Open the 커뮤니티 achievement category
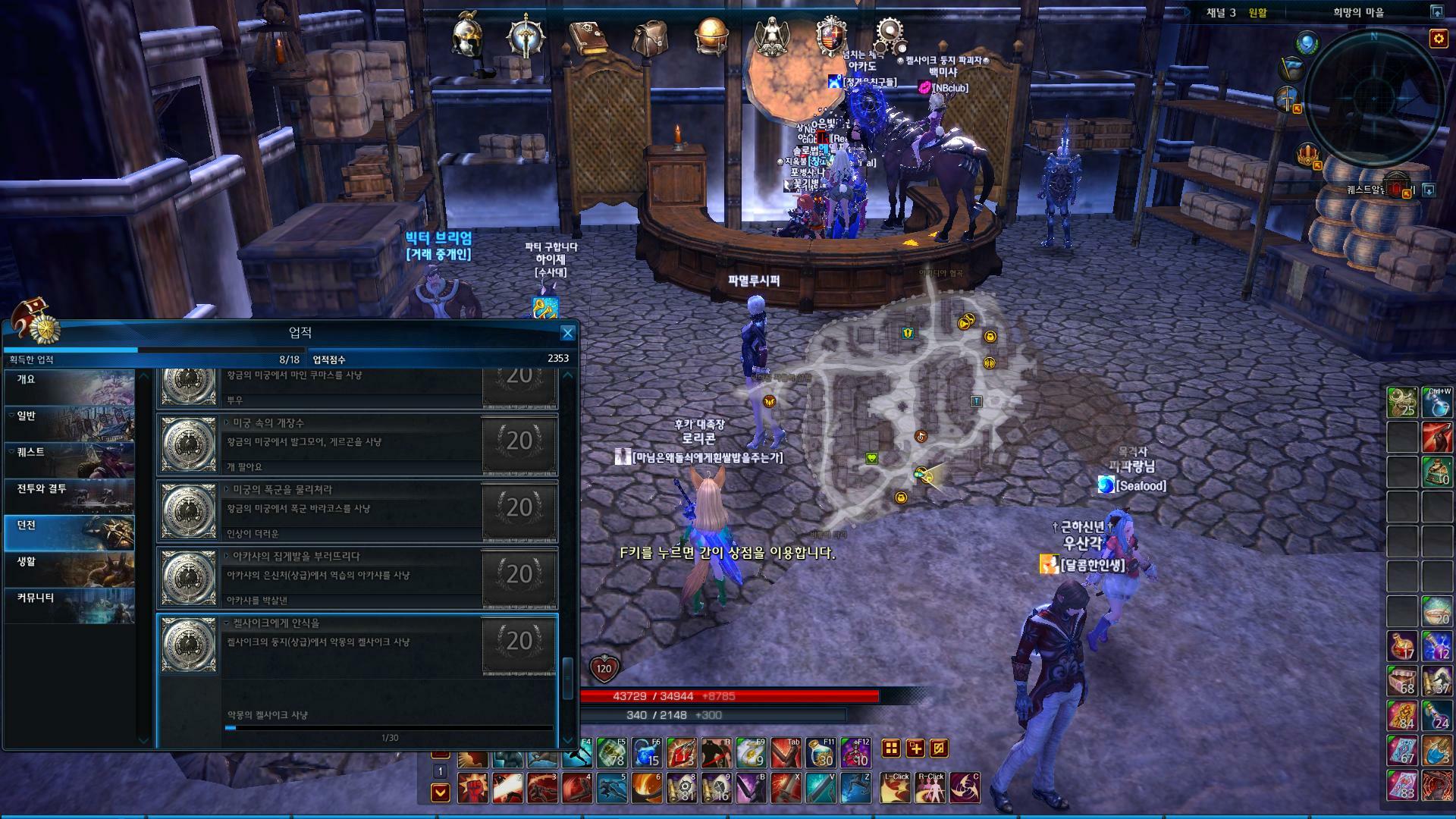 pyautogui.click(x=69, y=605)
